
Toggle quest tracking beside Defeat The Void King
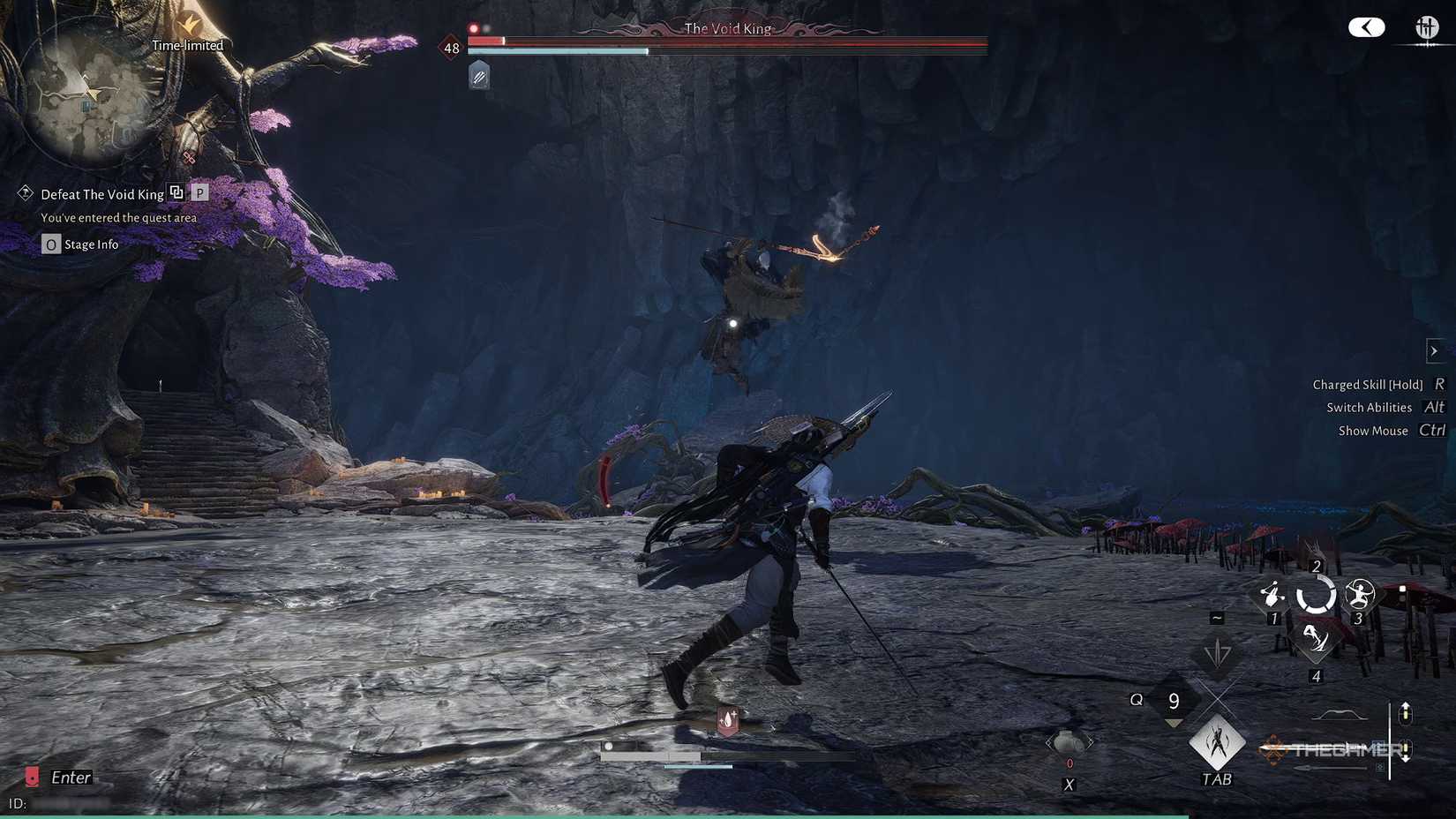coord(176,192)
